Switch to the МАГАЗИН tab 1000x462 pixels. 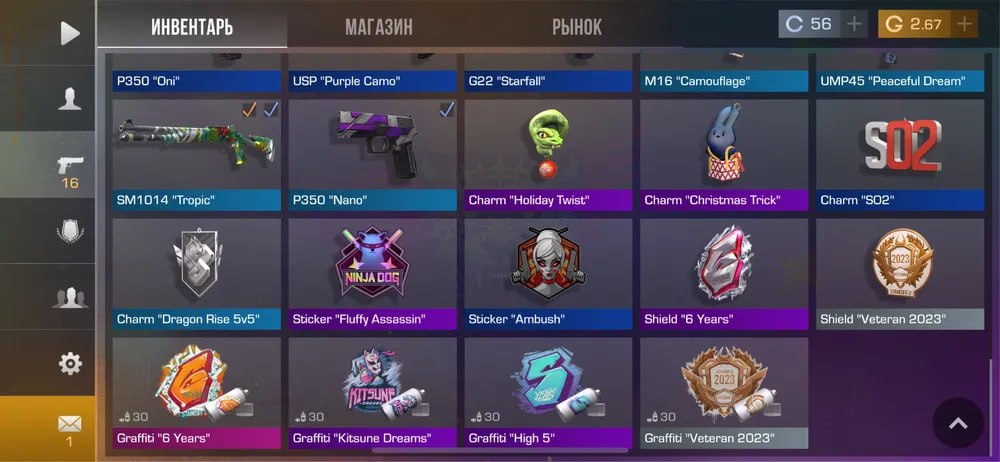tap(378, 27)
